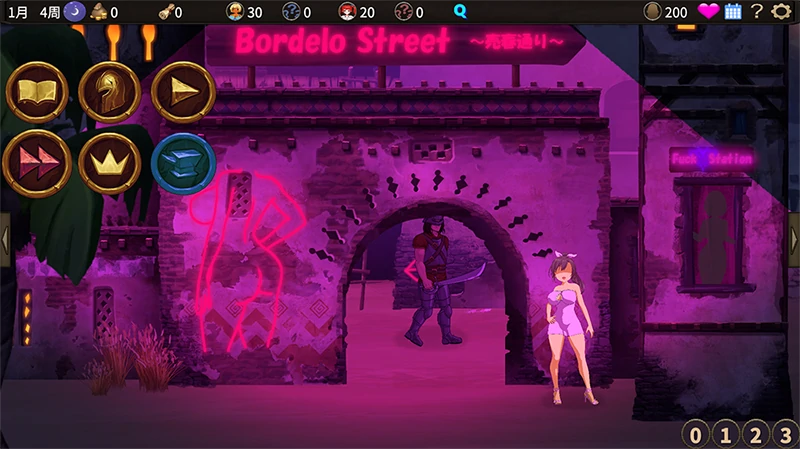
Task: Select the round button numbered 1
Action: coord(727,434)
